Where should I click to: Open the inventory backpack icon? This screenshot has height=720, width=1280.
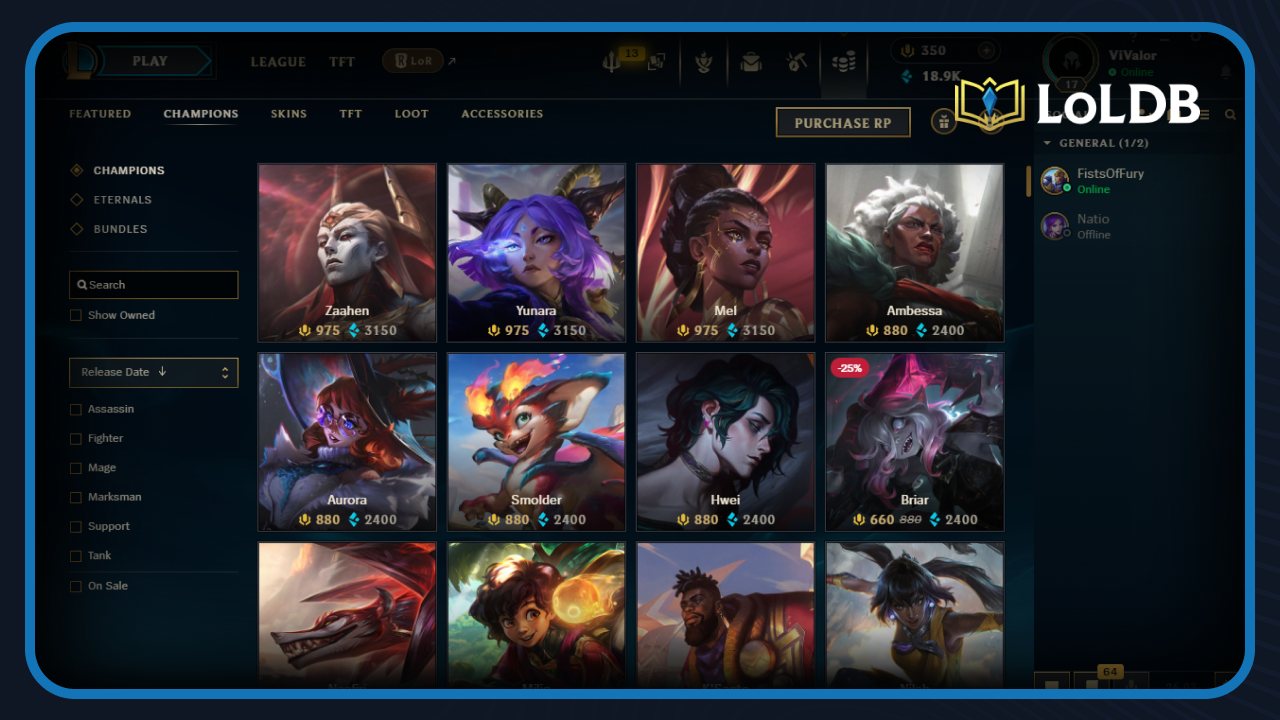[750, 64]
